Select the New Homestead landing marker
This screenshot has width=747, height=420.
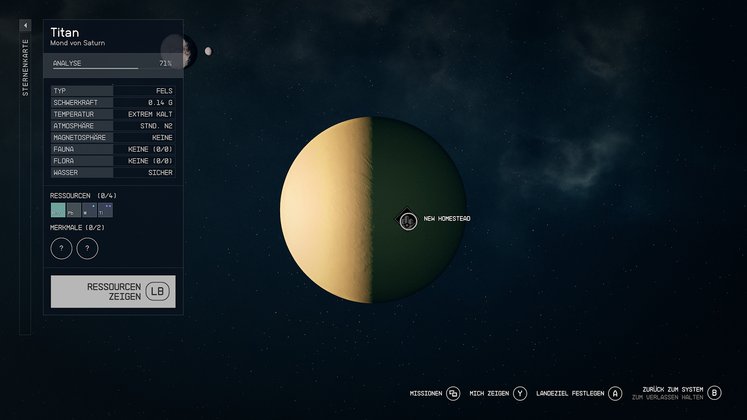(x=408, y=220)
